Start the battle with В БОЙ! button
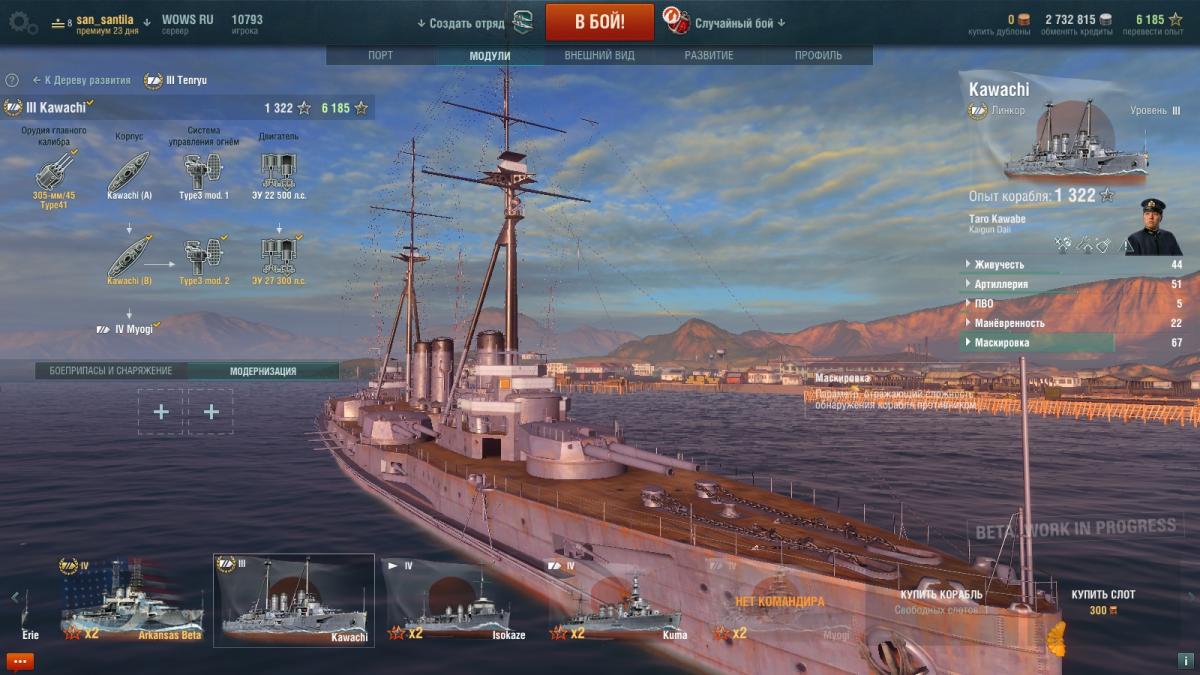Image resolution: width=1200 pixels, height=675 pixels. click(599, 22)
